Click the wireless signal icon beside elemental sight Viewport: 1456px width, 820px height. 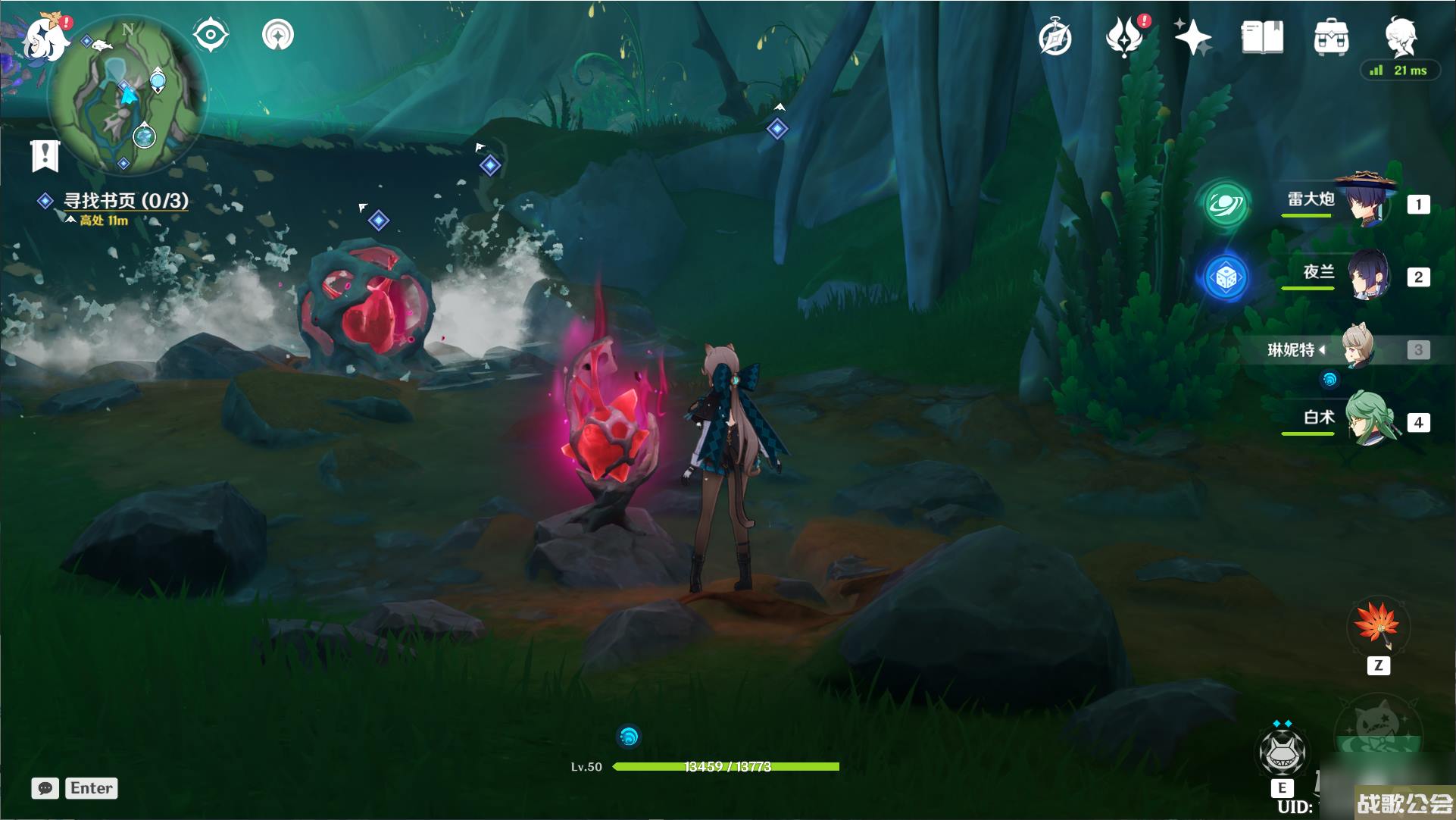[277, 35]
